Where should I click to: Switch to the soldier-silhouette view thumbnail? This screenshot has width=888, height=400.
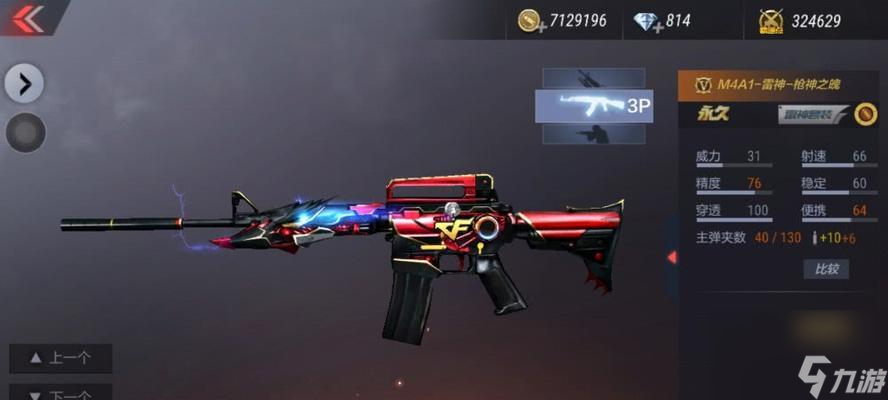pos(593,134)
